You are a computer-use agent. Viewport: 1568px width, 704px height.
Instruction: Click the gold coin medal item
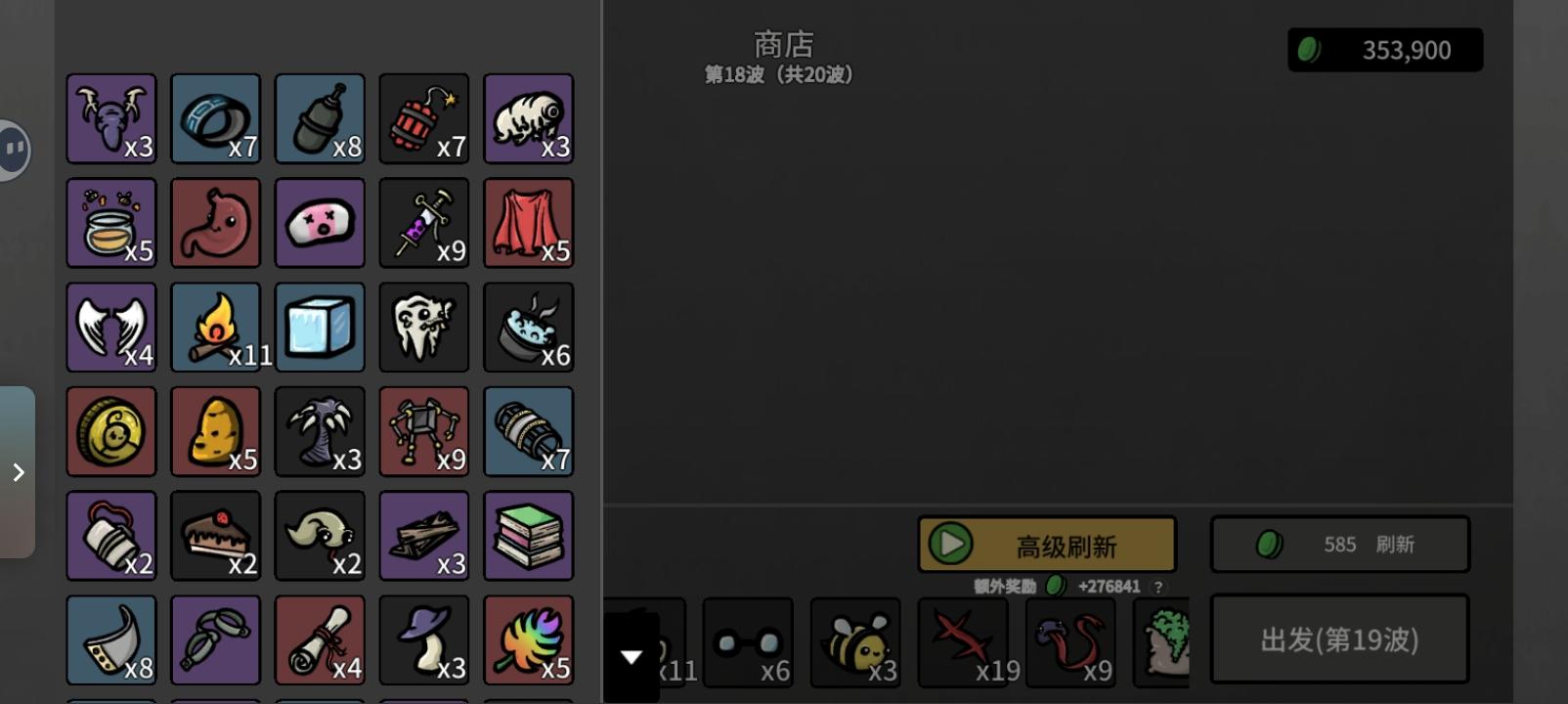(x=110, y=431)
